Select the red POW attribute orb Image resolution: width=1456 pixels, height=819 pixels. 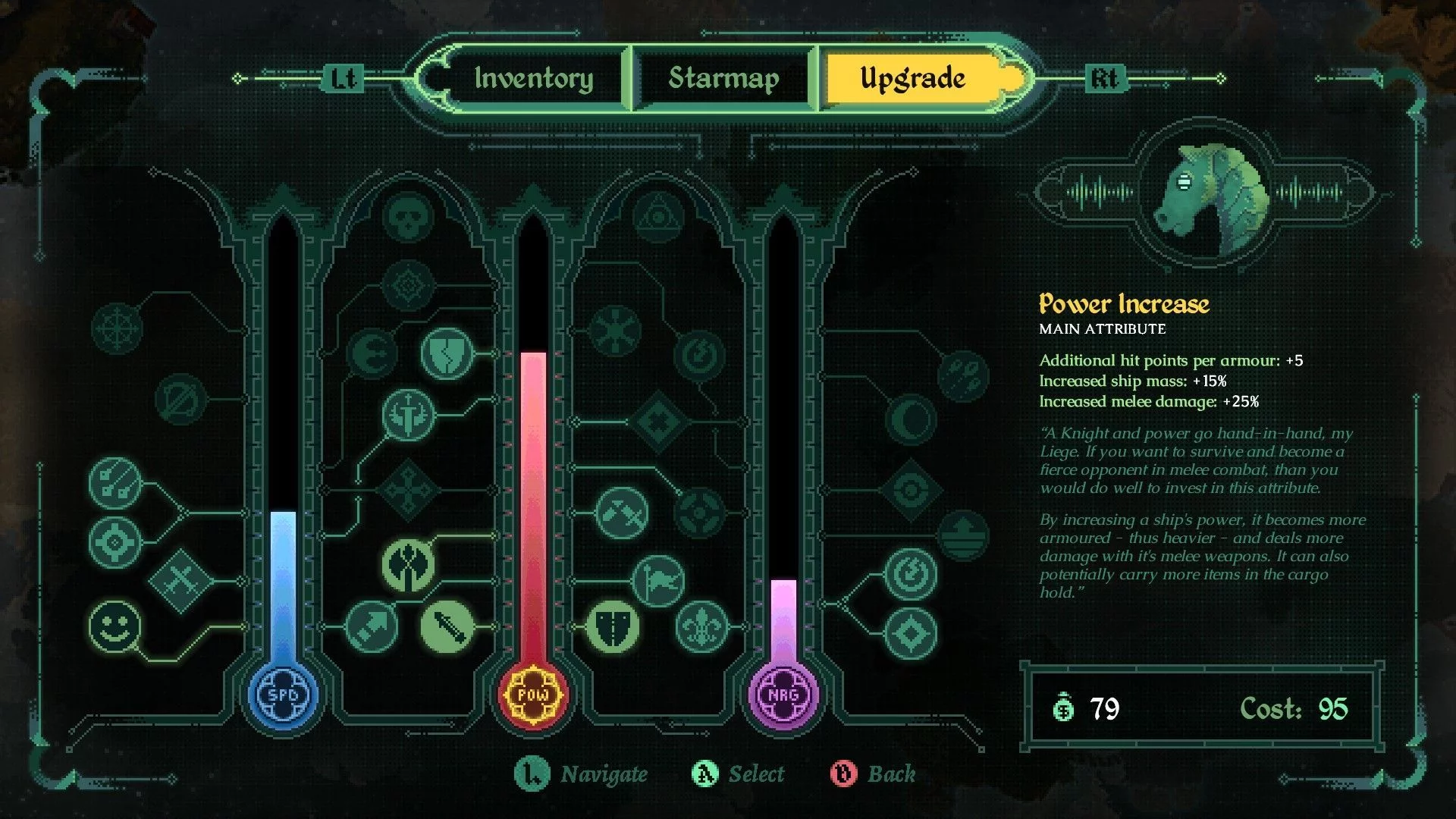point(533,695)
